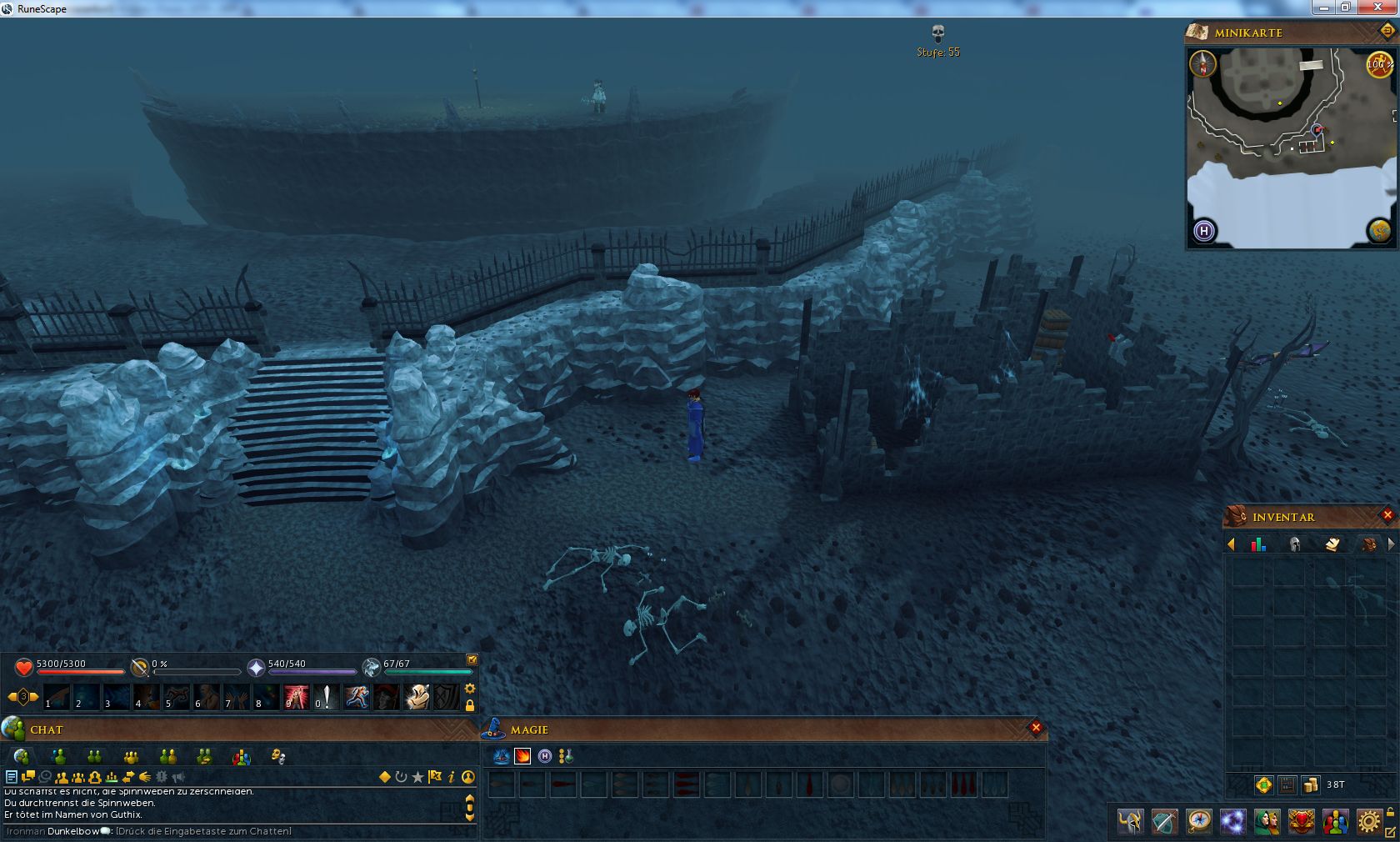1400x842 pixels.
Task: Switch to the worn equipment helmet tab
Action: click(1295, 544)
